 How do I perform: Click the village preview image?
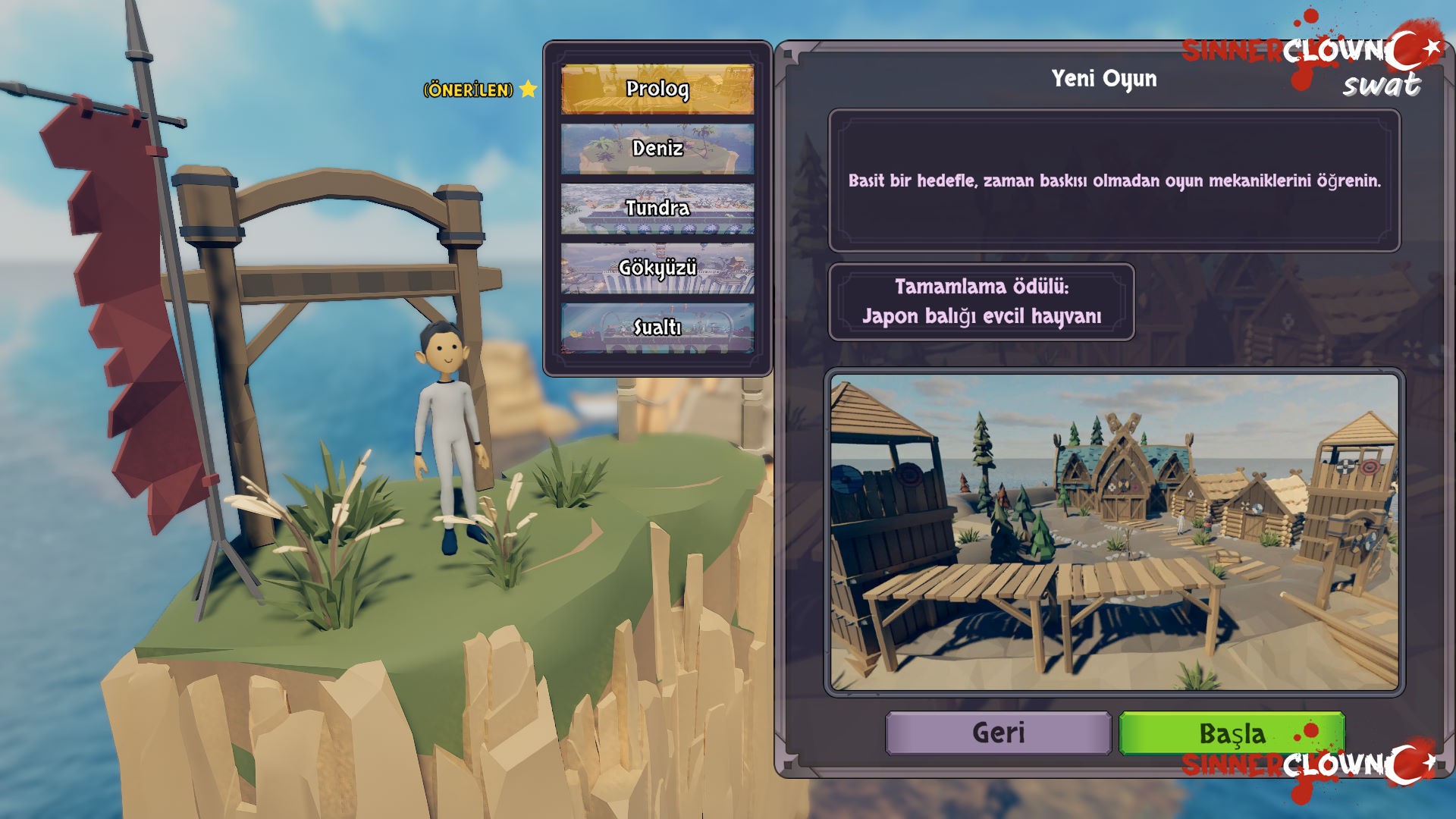coord(1114,532)
